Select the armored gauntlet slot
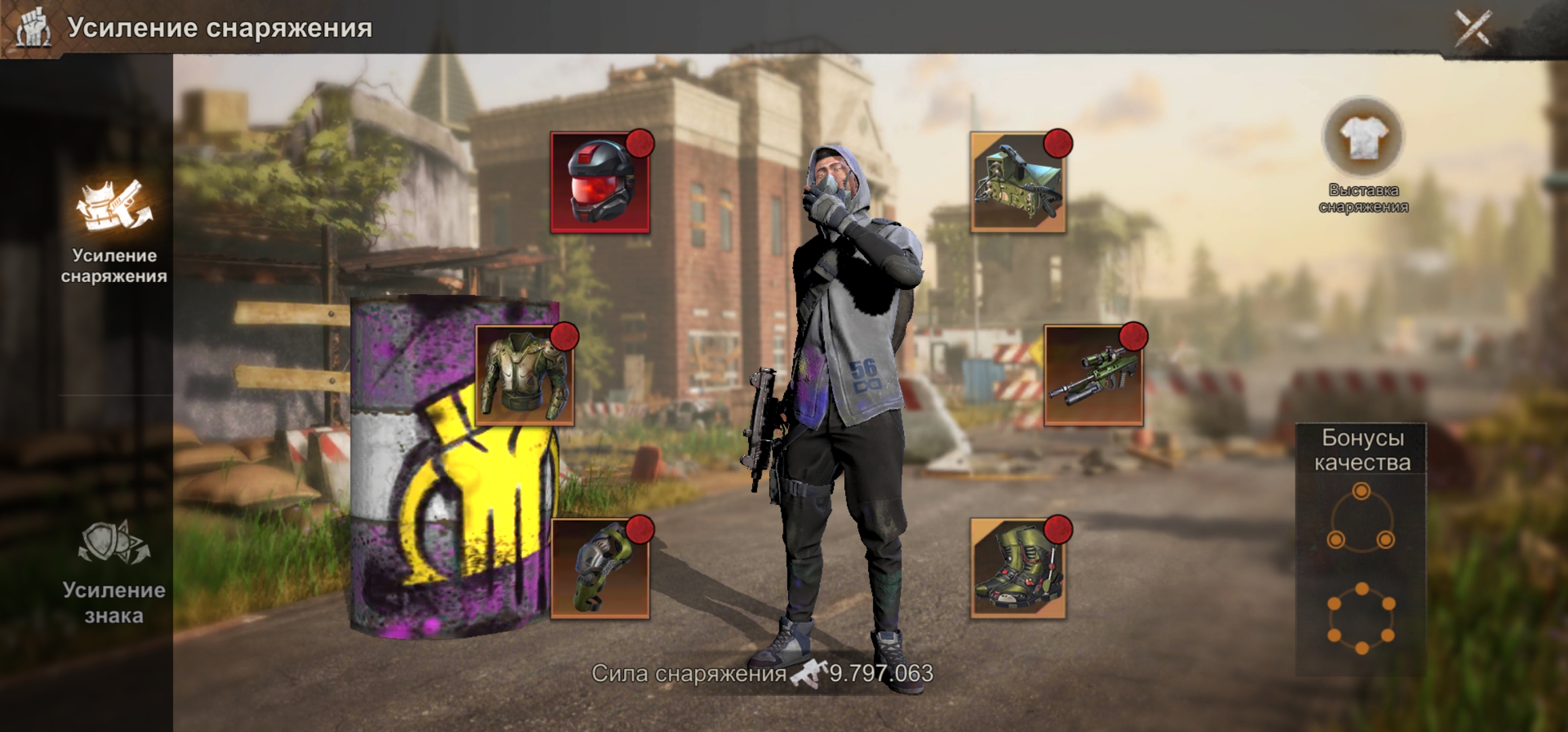 (600, 569)
